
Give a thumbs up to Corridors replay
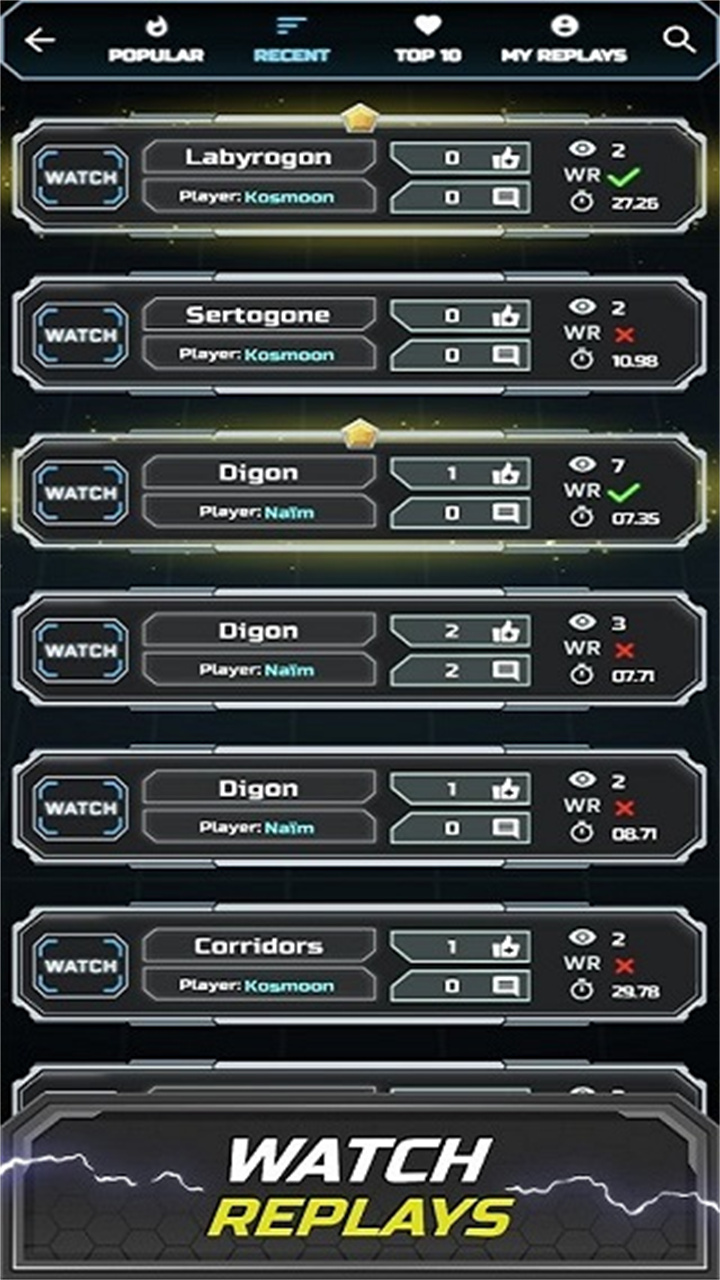tap(506, 946)
